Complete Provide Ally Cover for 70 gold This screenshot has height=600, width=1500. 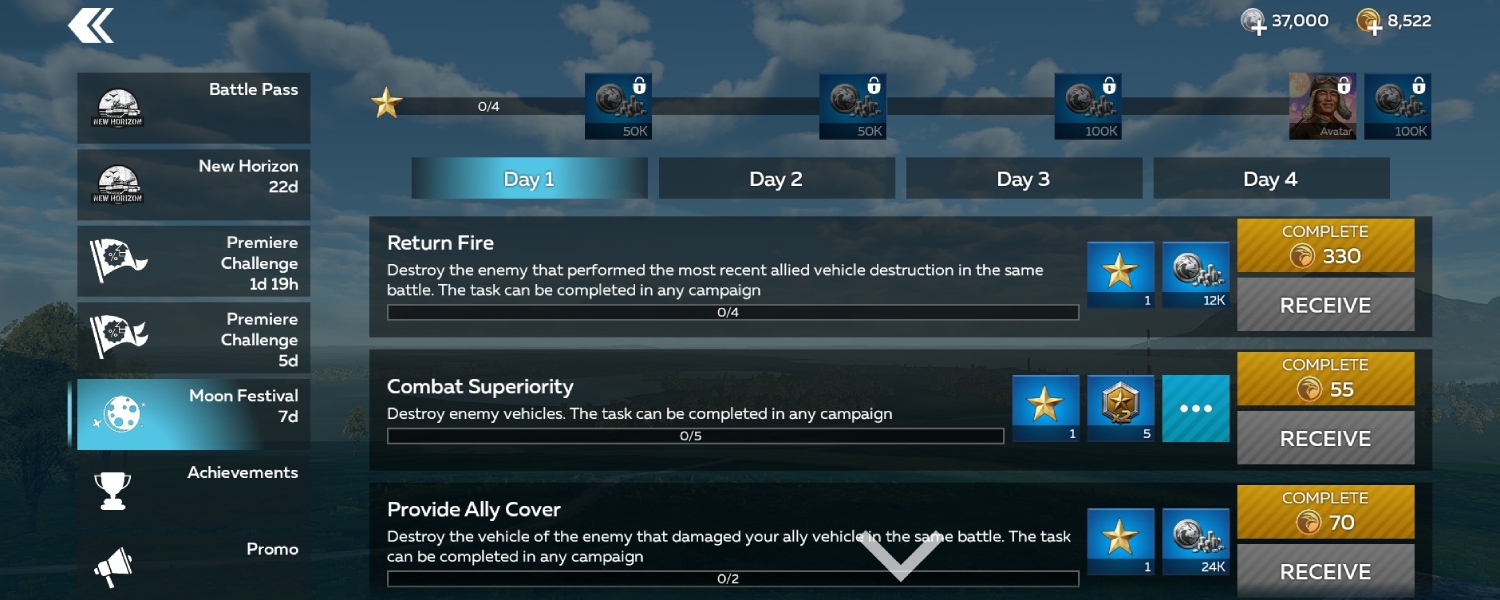1325,512
